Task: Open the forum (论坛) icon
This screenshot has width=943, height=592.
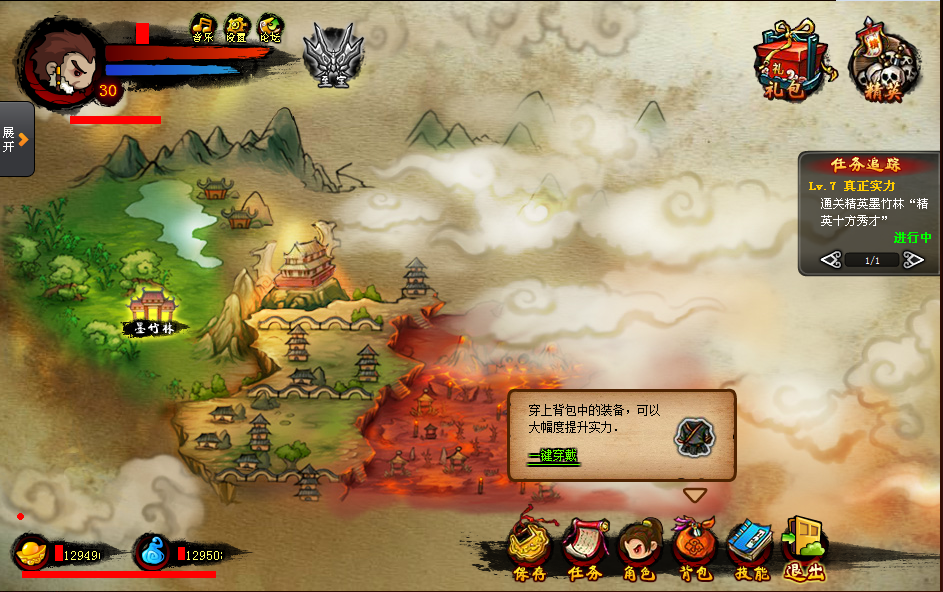Action: 270,28
